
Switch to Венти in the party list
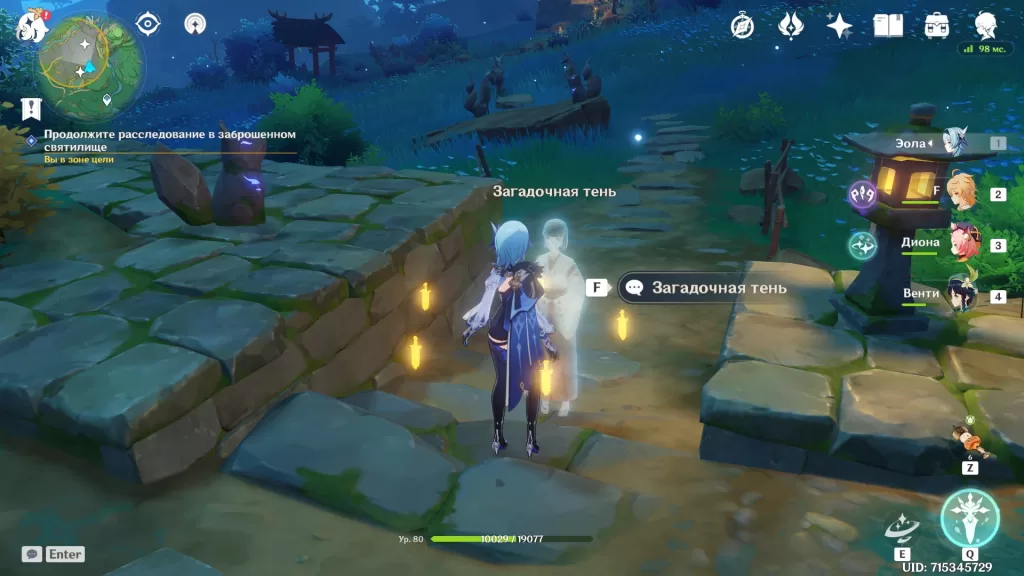(x=961, y=296)
